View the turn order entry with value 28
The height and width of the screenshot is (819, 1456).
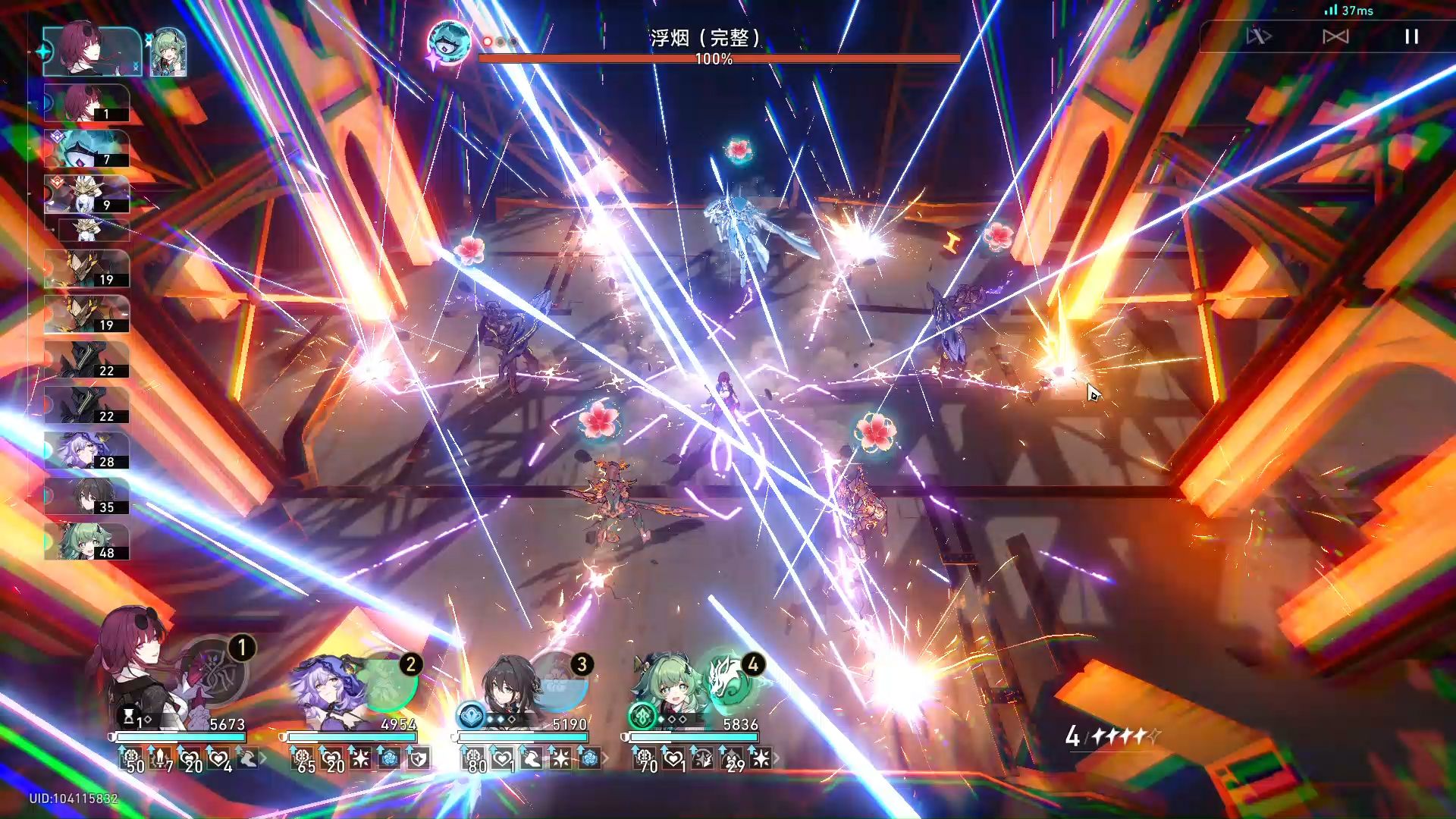coord(86,450)
